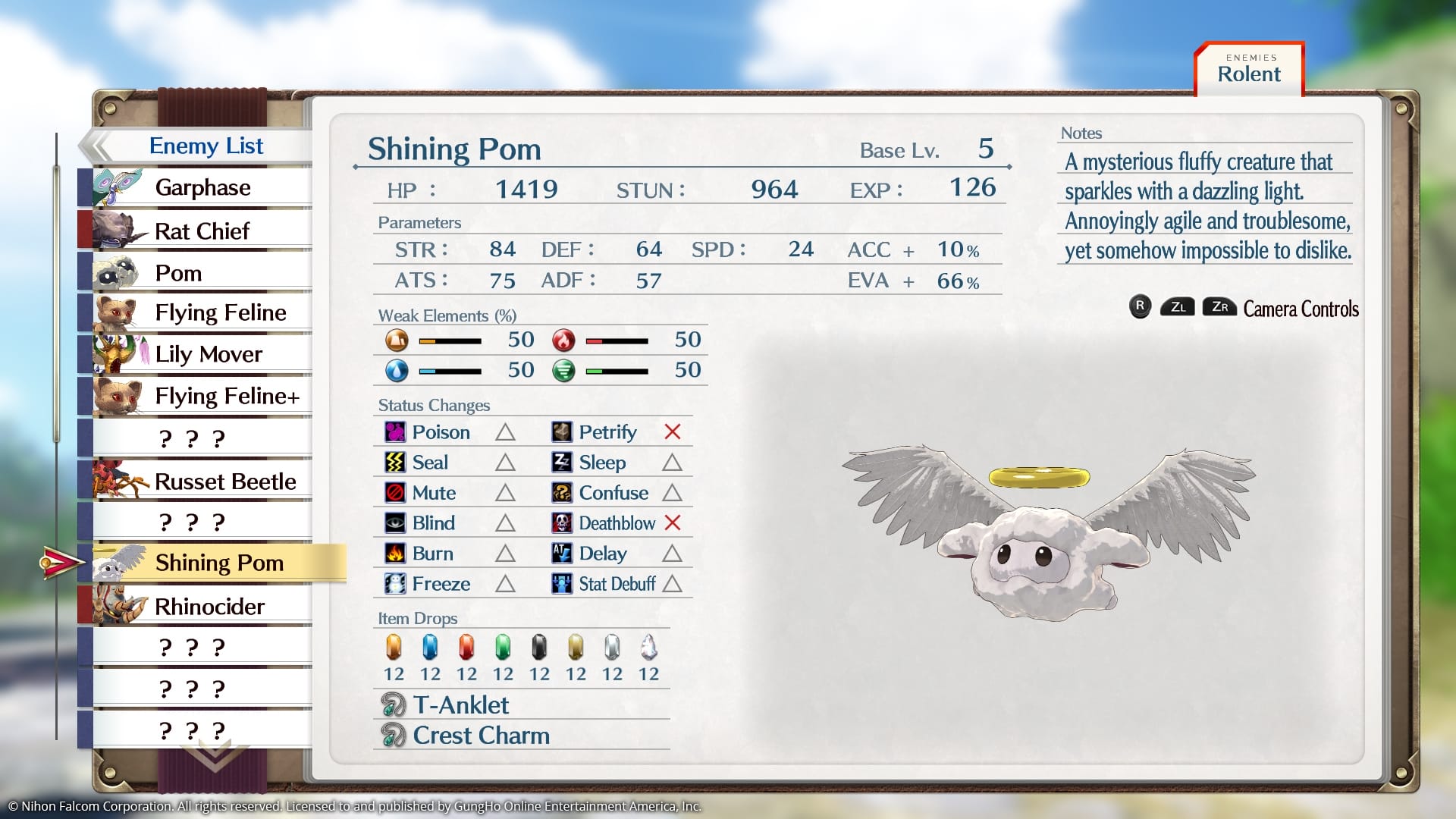This screenshot has height=819, width=1456.
Task: Click the down arrow below the enemy list
Action: coord(215,756)
